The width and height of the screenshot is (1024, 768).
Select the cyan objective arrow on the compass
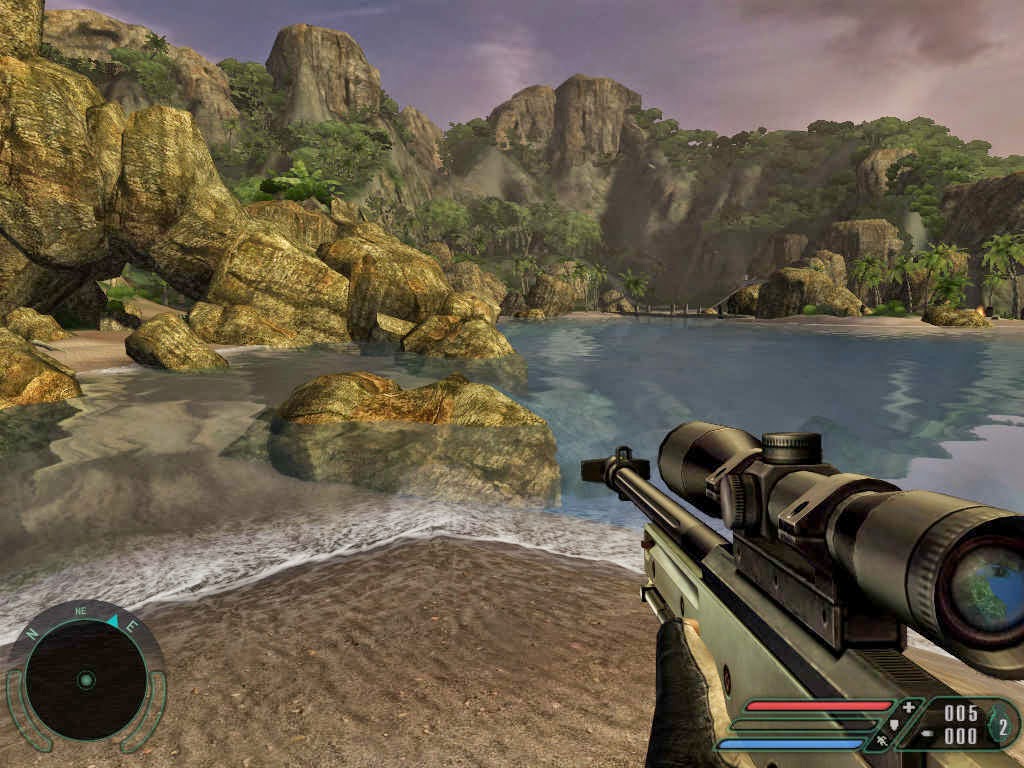(x=112, y=622)
